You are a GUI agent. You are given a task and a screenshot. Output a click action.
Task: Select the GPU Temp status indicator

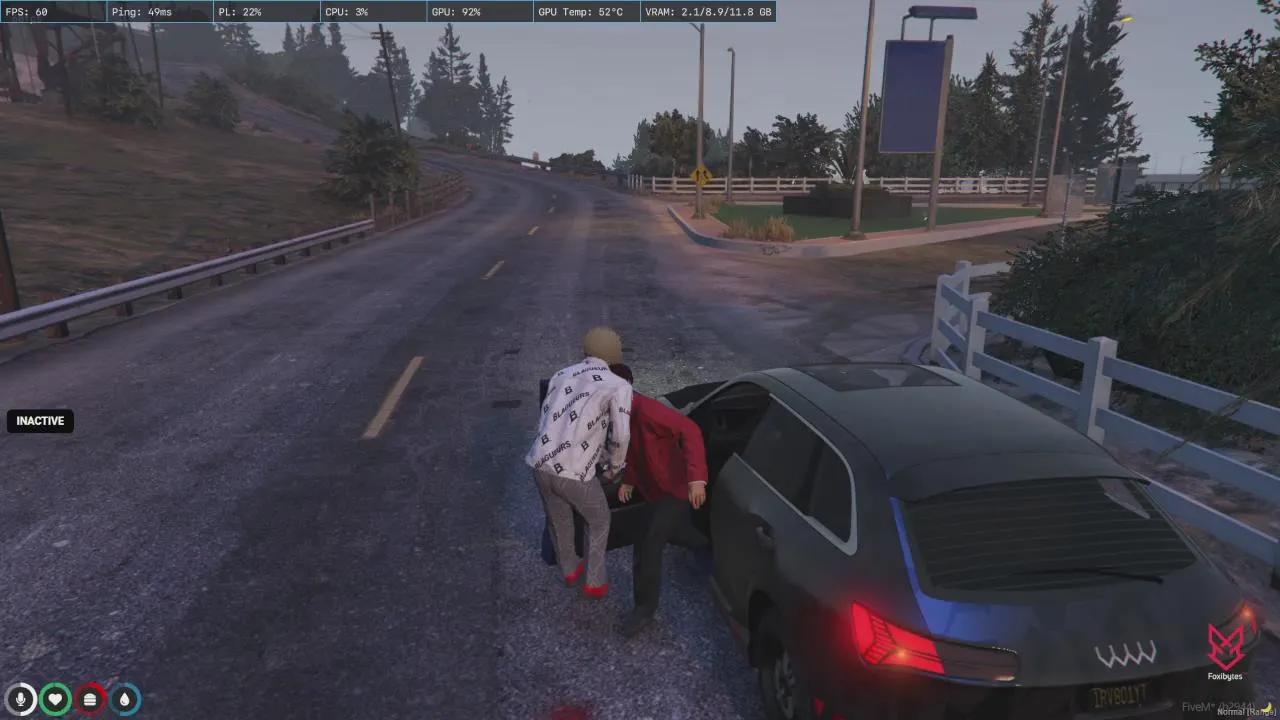585,12
